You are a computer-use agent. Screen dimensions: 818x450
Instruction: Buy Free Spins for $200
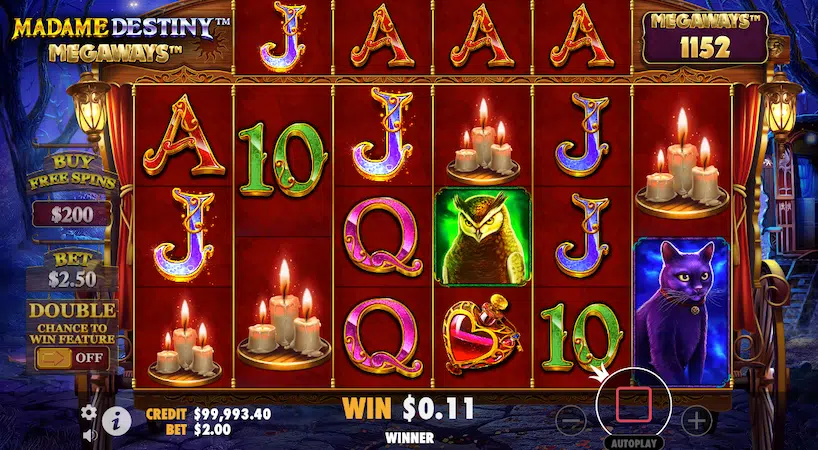71,213
